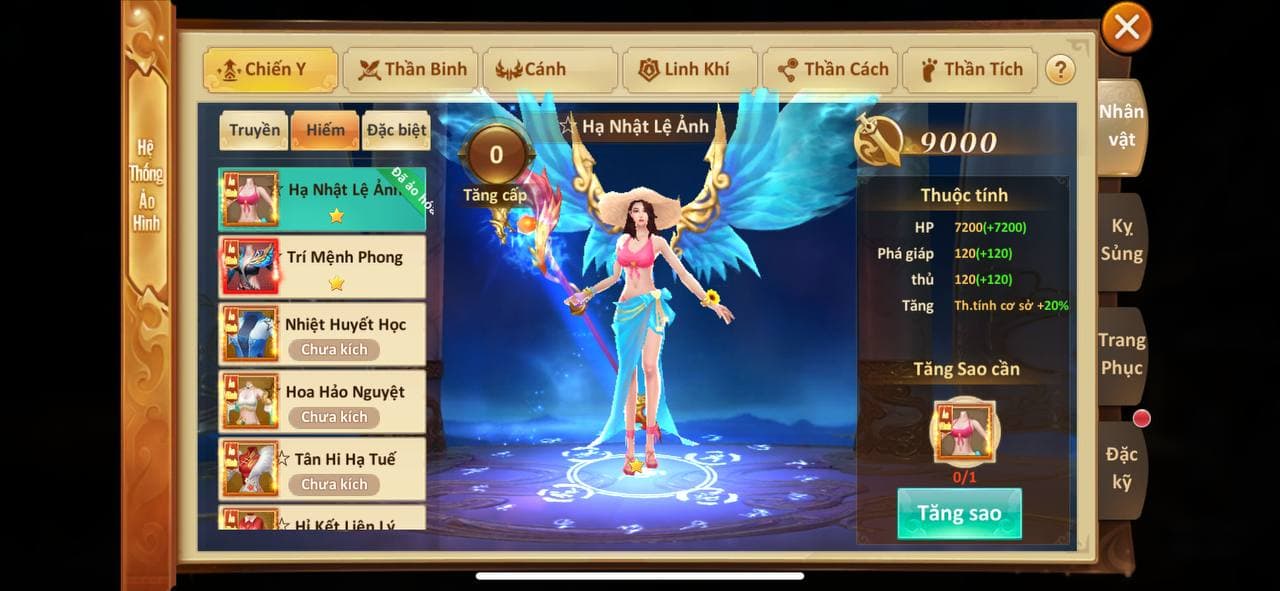The height and width of the screenshot is (591, 1280).
Task: Switch to the Chiến Y tab
Action: coord(267,70)
